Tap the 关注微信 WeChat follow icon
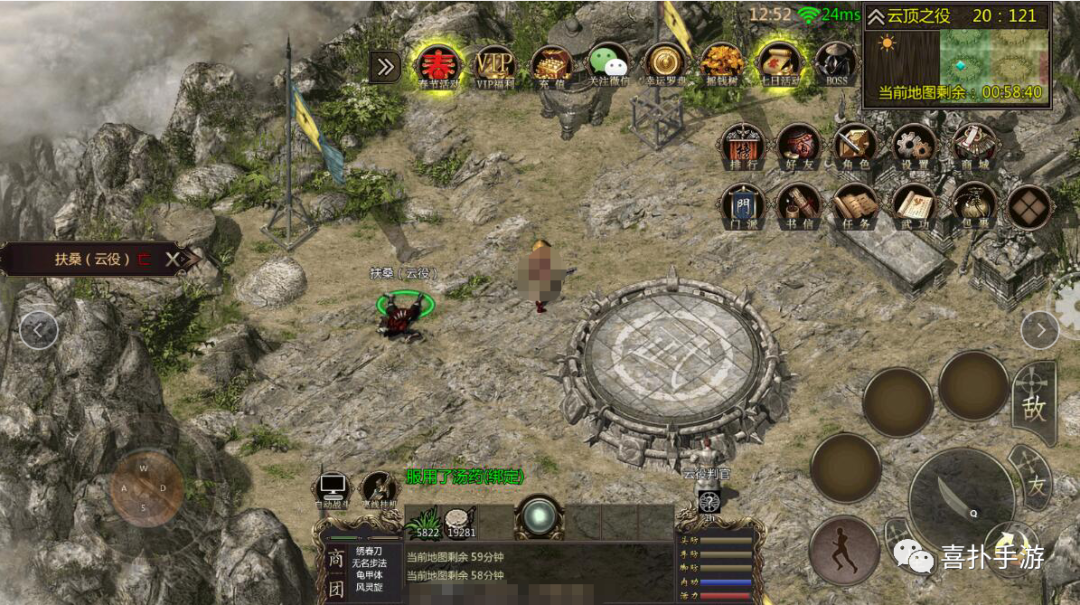 click(608, 65)
